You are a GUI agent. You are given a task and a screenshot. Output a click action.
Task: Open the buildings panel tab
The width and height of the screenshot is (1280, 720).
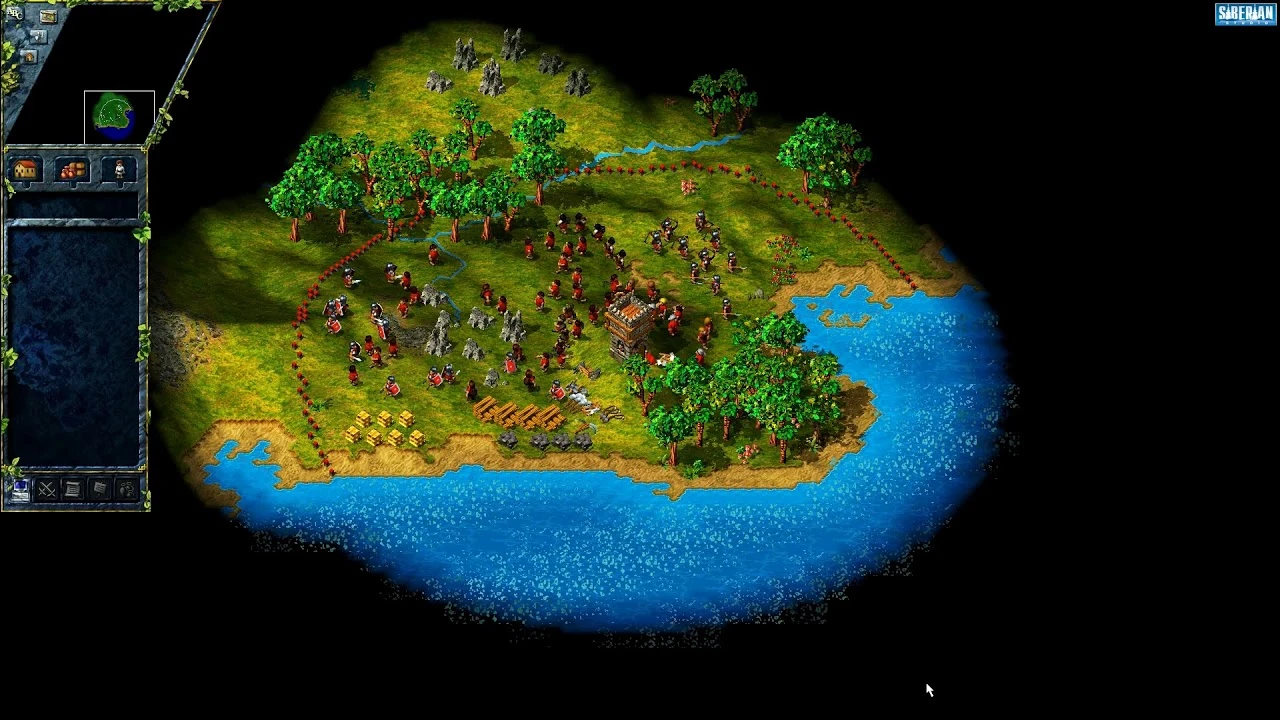(x=24, y=168)
